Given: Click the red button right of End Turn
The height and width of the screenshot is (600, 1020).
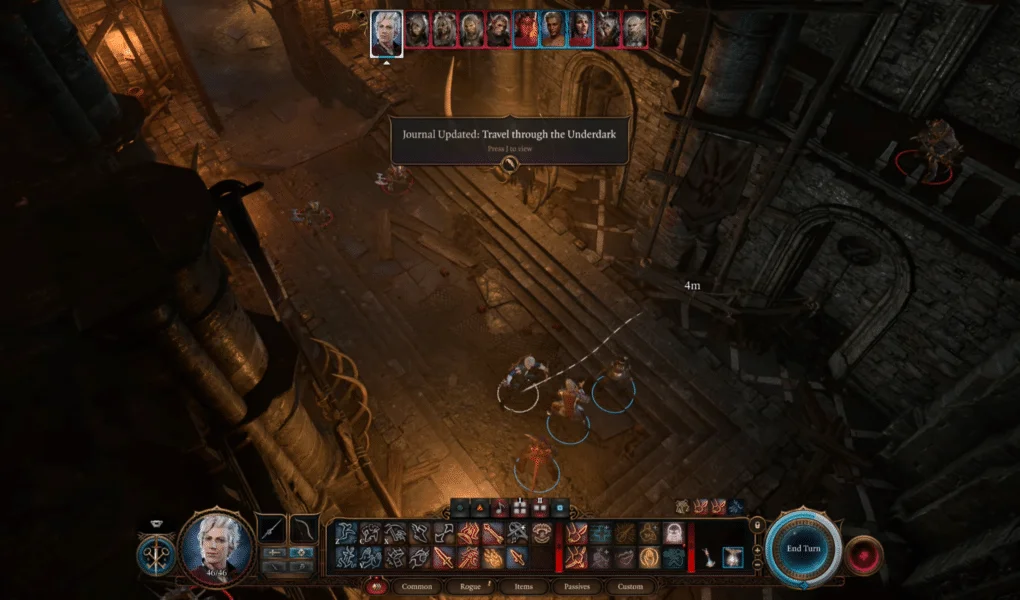Looking at the screenshot, I should point(864,553).
